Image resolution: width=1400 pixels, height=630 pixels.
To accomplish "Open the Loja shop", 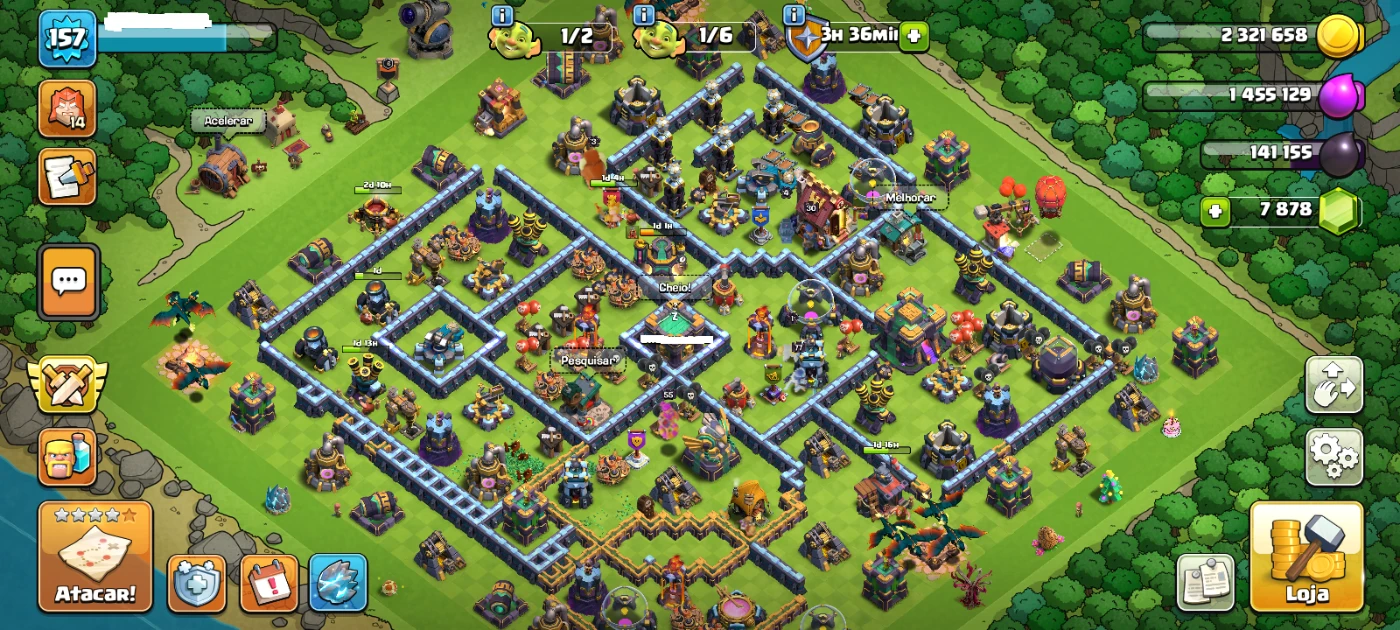I will click(x=1306, y=557).
